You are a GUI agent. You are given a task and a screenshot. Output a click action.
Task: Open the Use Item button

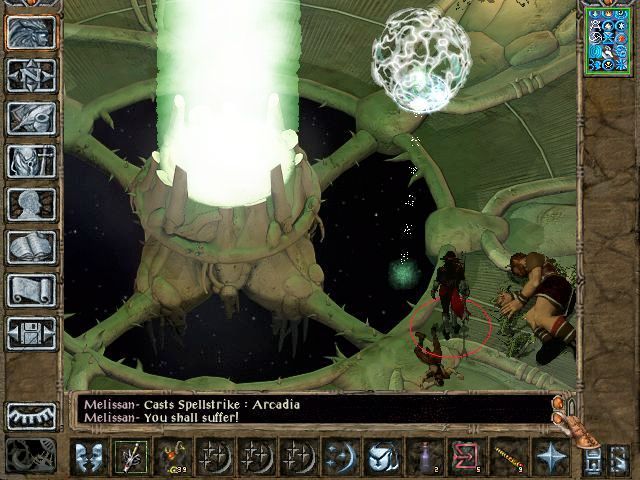(x=382, y=457)
